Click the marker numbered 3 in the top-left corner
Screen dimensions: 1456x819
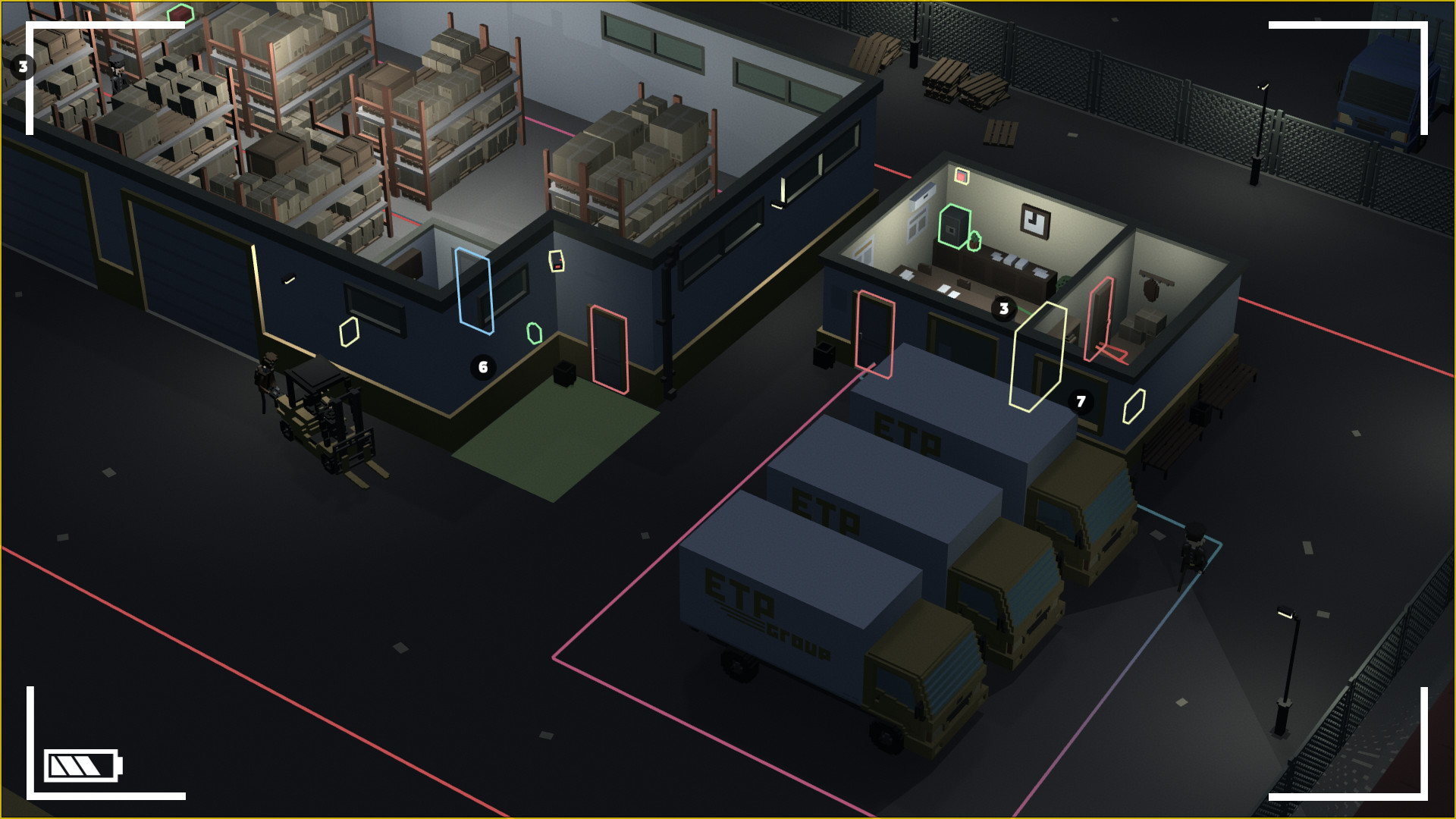coord(22,67)
